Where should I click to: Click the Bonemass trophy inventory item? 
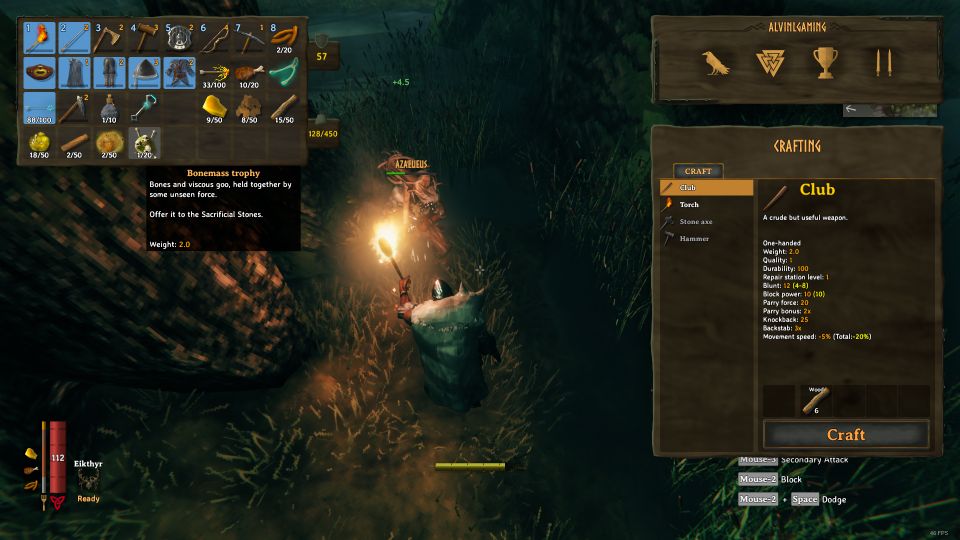[x=143, y=141]
